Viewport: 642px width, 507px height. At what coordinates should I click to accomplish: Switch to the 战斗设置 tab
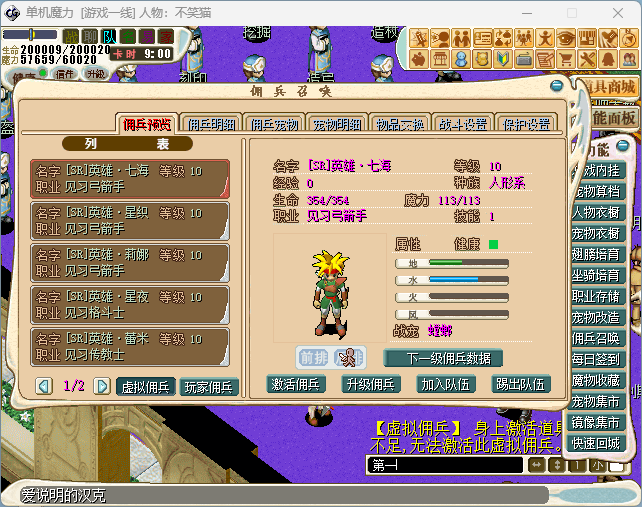pos(461,124)
